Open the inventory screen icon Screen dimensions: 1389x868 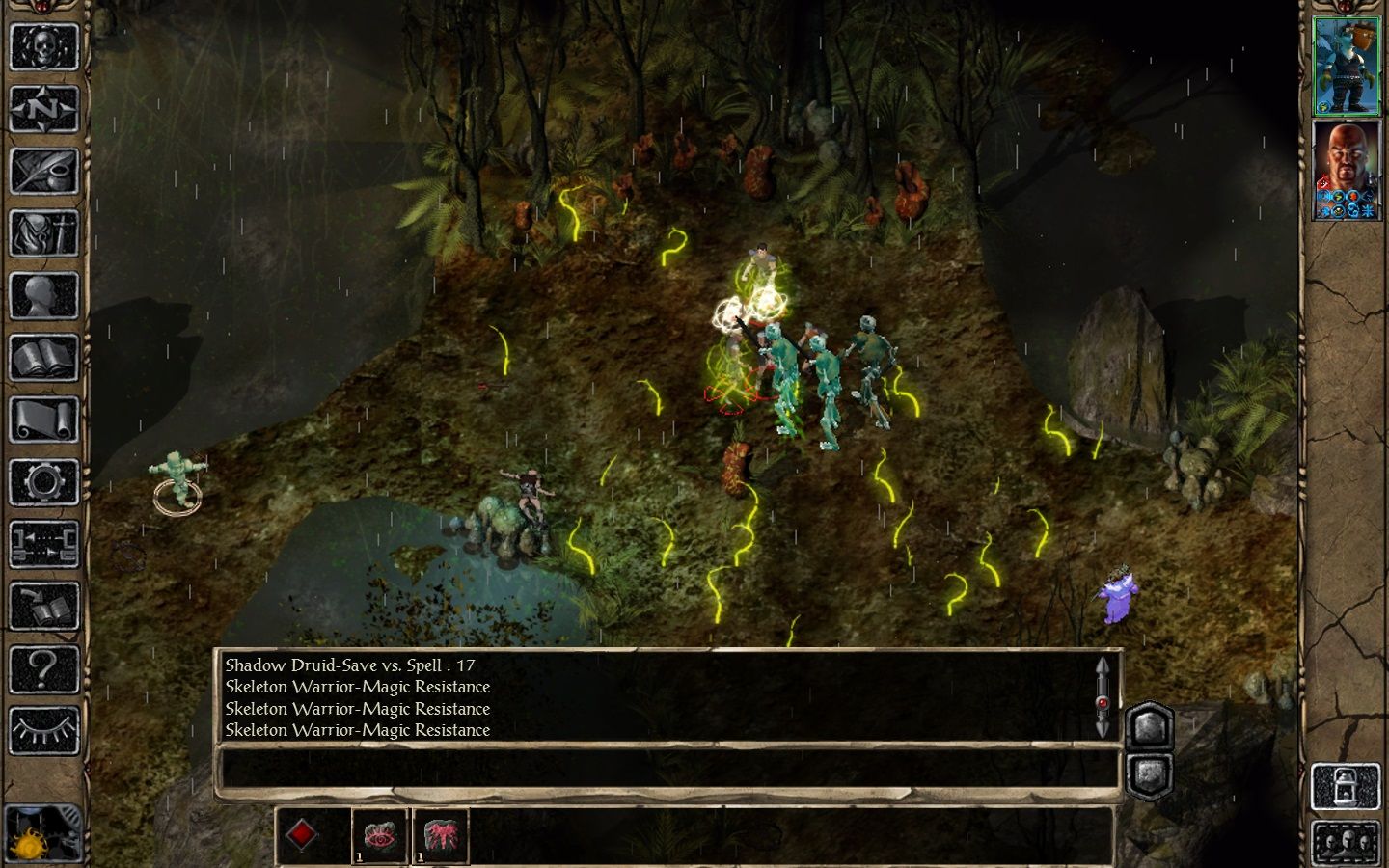tap(43, 233)
